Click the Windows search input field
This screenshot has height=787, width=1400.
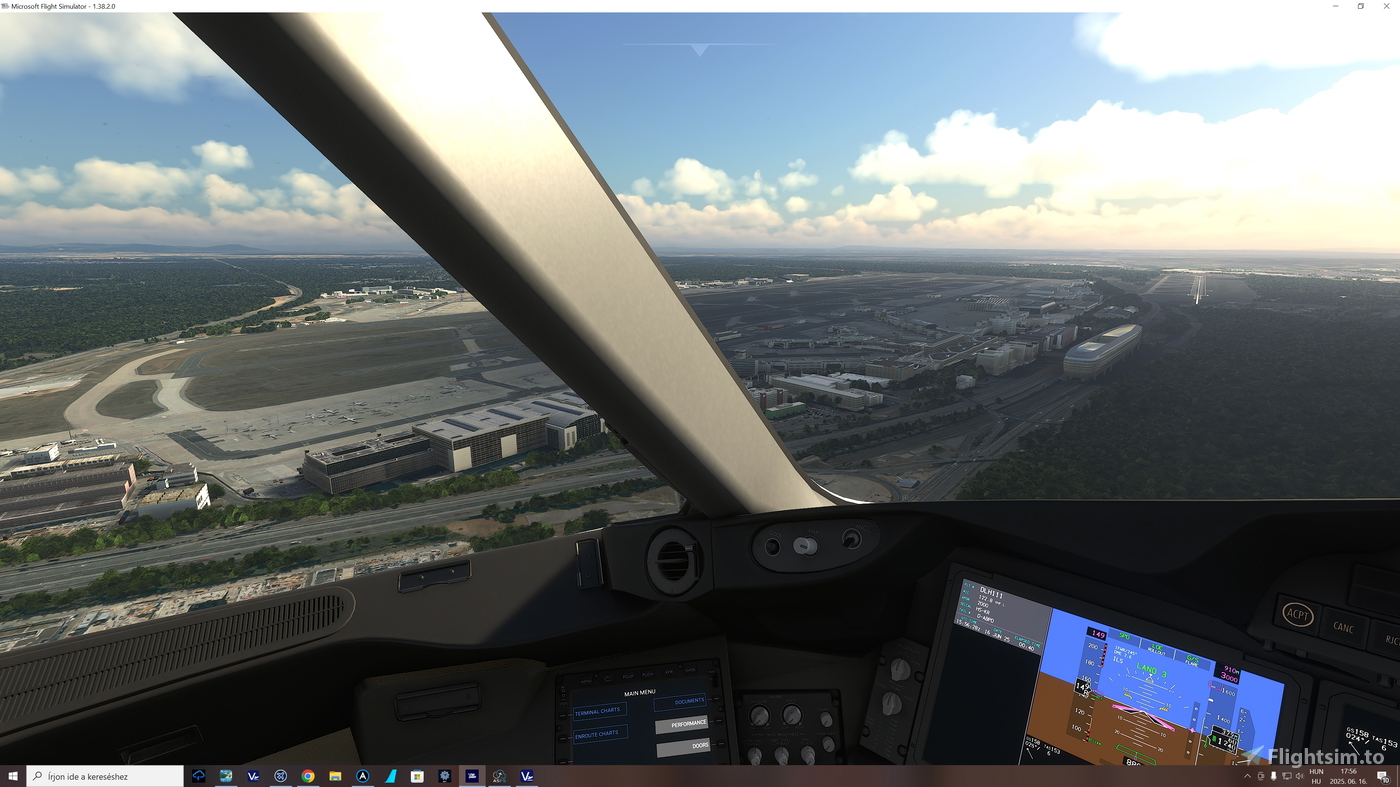click(x=105, y=775)
